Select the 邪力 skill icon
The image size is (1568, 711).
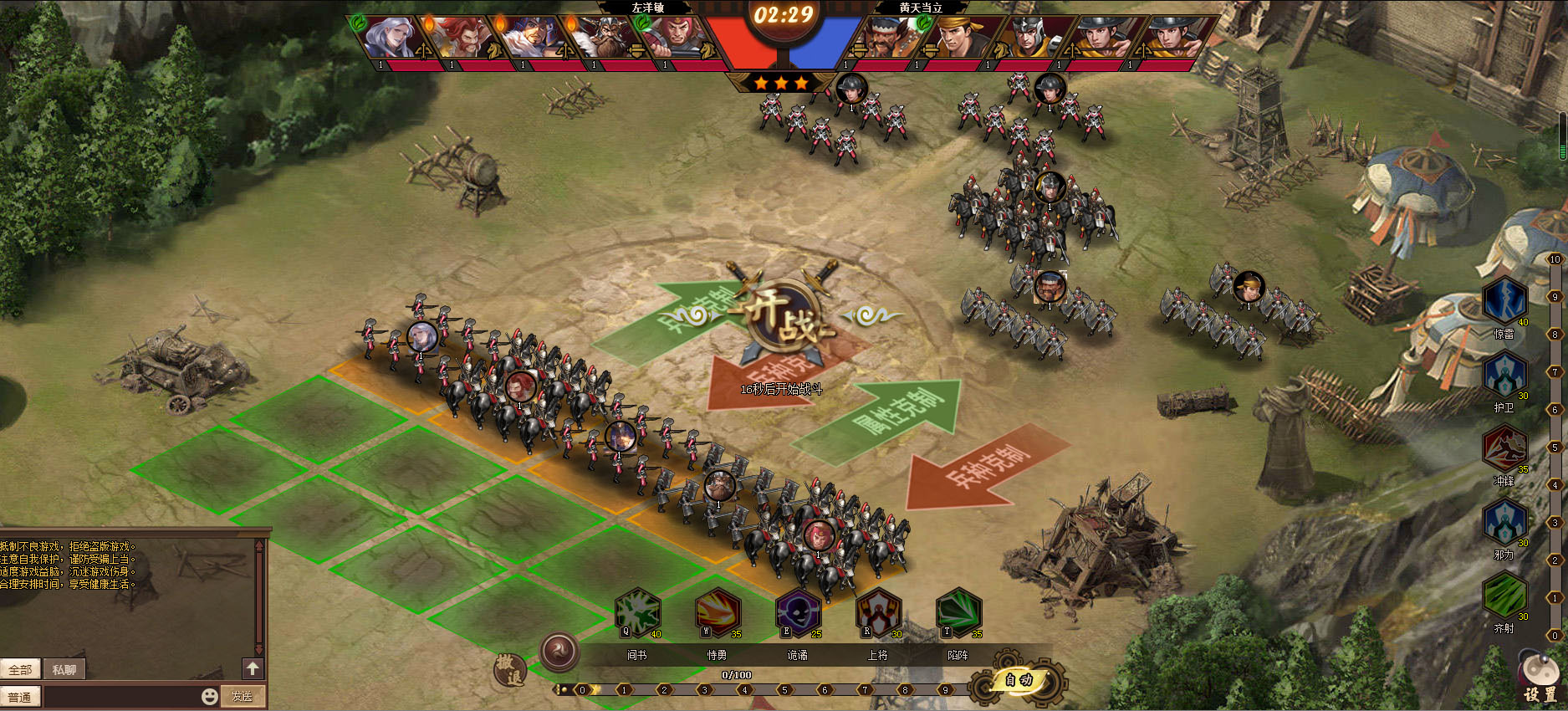coord(1504,522)
